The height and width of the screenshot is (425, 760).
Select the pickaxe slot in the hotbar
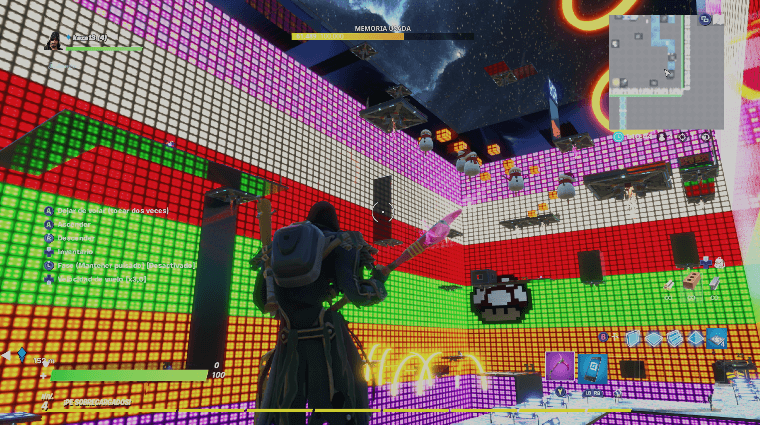point(560,367)
